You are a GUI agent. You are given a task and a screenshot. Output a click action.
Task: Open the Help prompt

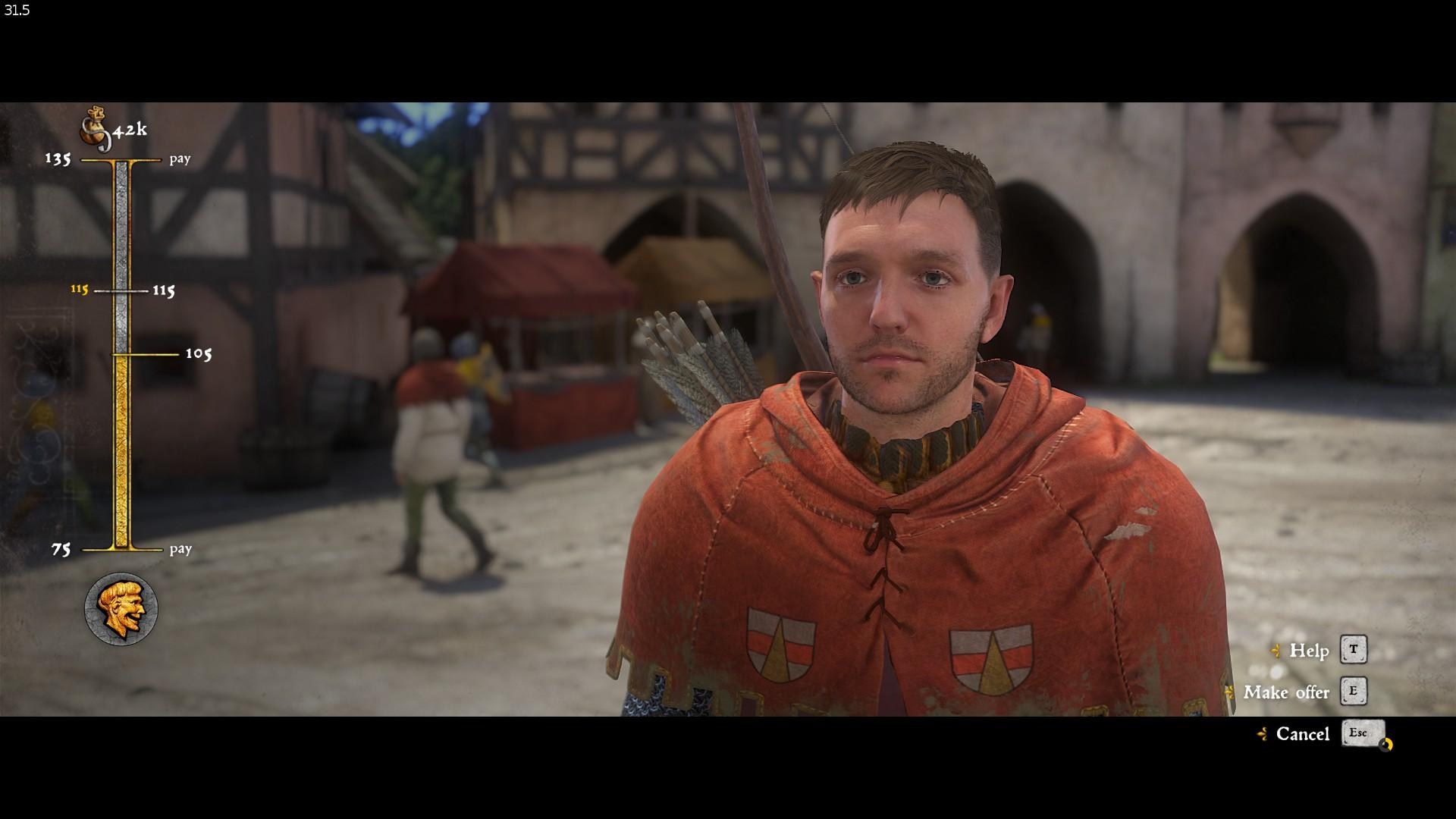click(1309, 651)
